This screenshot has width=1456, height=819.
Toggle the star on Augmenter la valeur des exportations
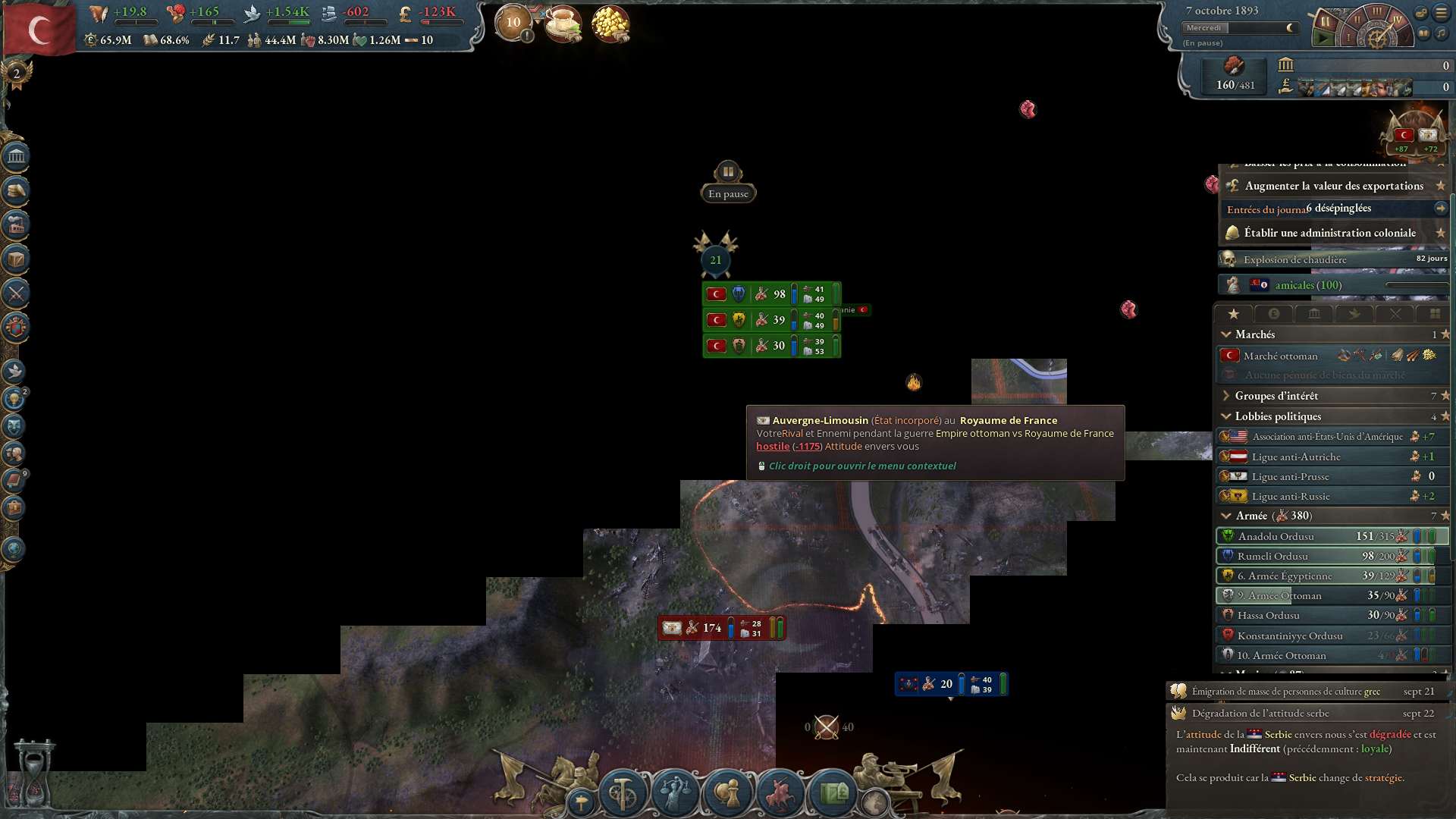pyautogui.click(x=1441, y=185)
